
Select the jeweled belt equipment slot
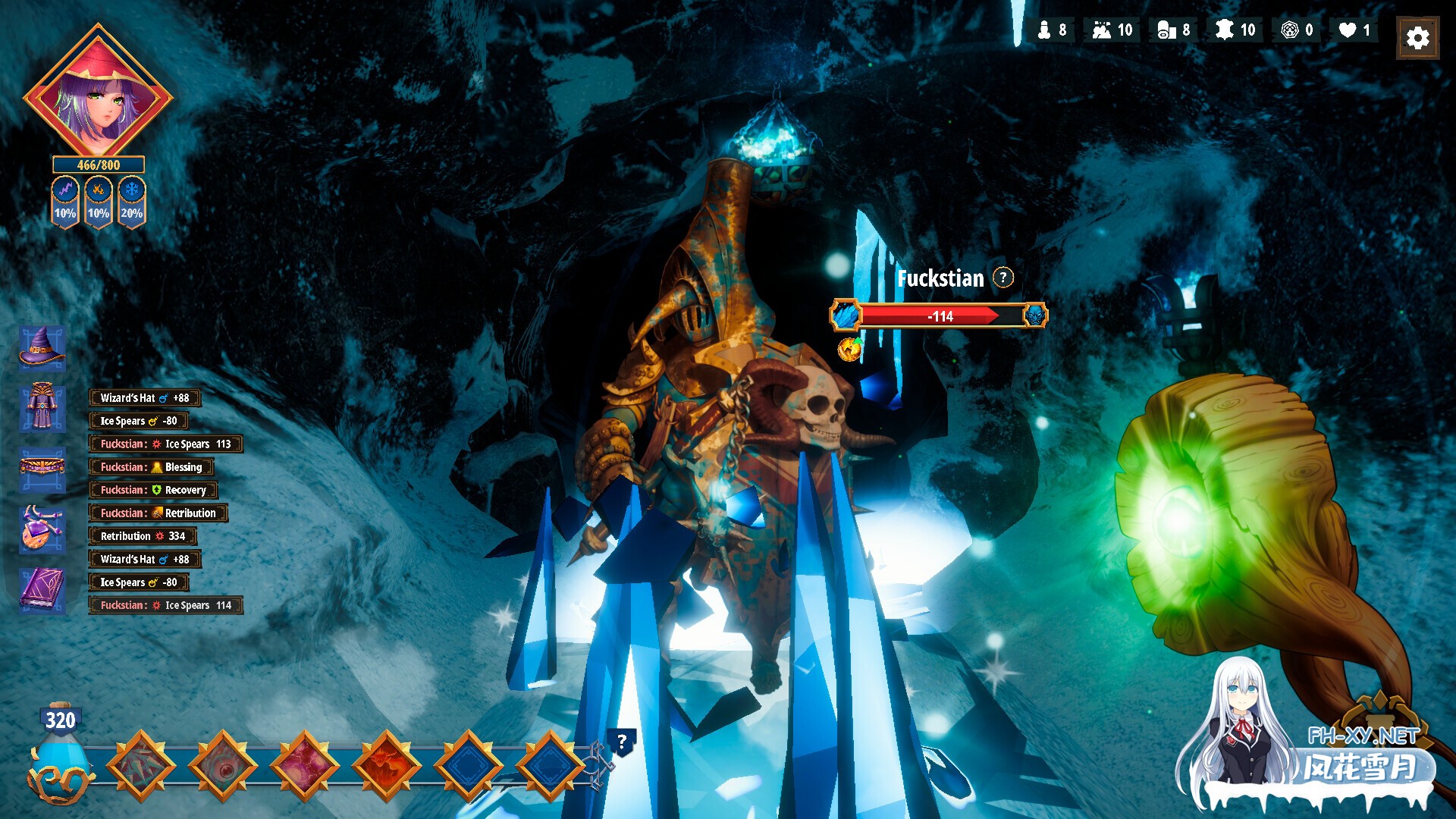click(x=42, y=466)
